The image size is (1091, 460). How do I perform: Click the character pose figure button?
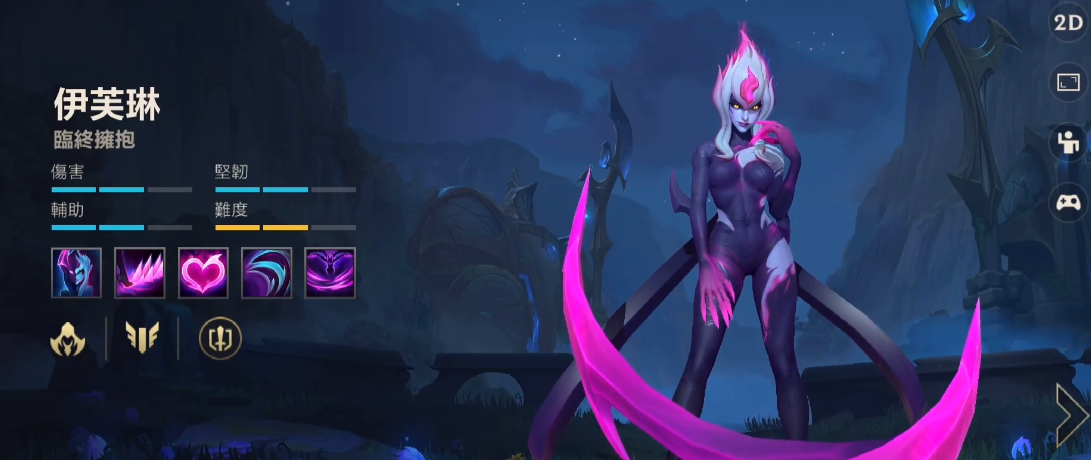tap(1069, 142)
